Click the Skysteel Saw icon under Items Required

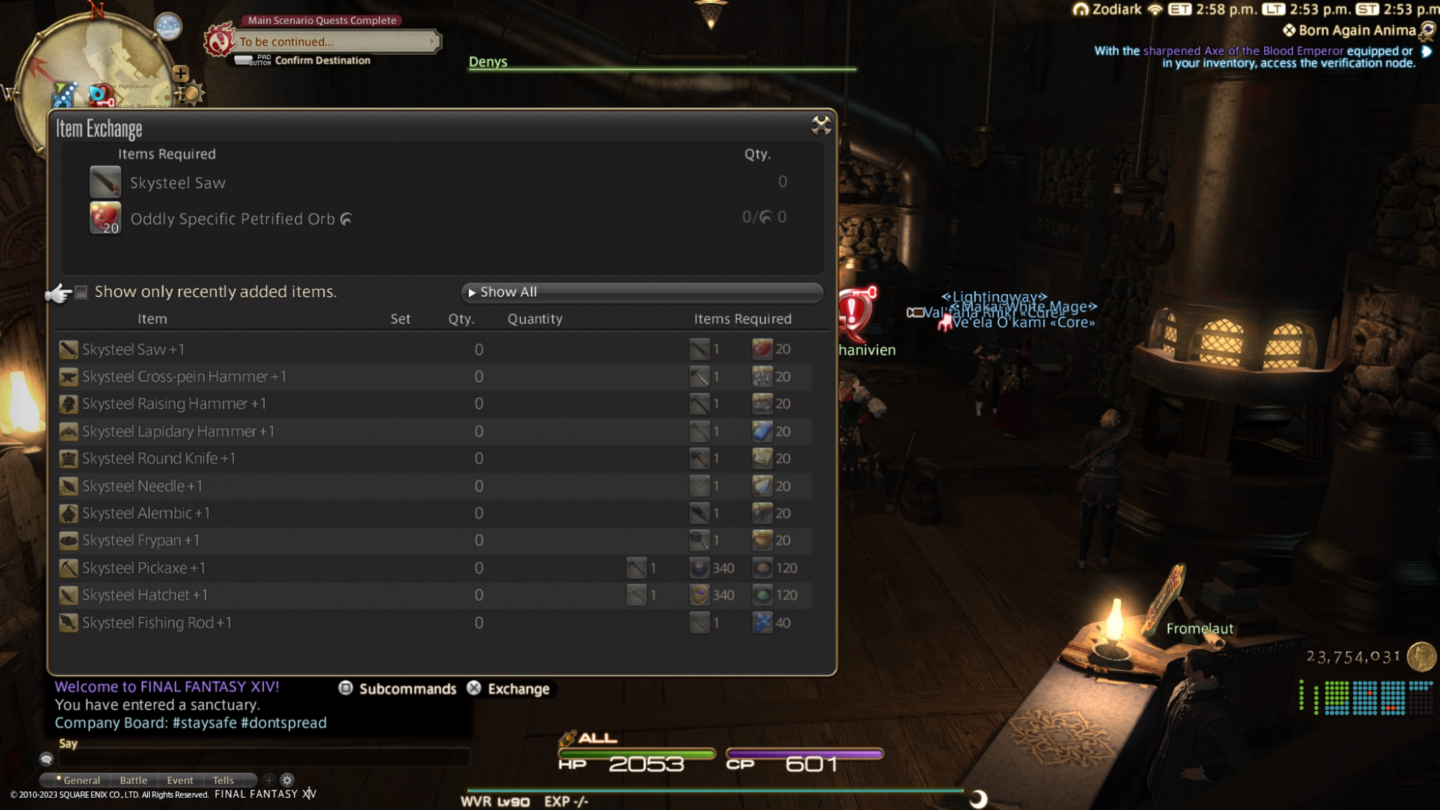[105, 182]
